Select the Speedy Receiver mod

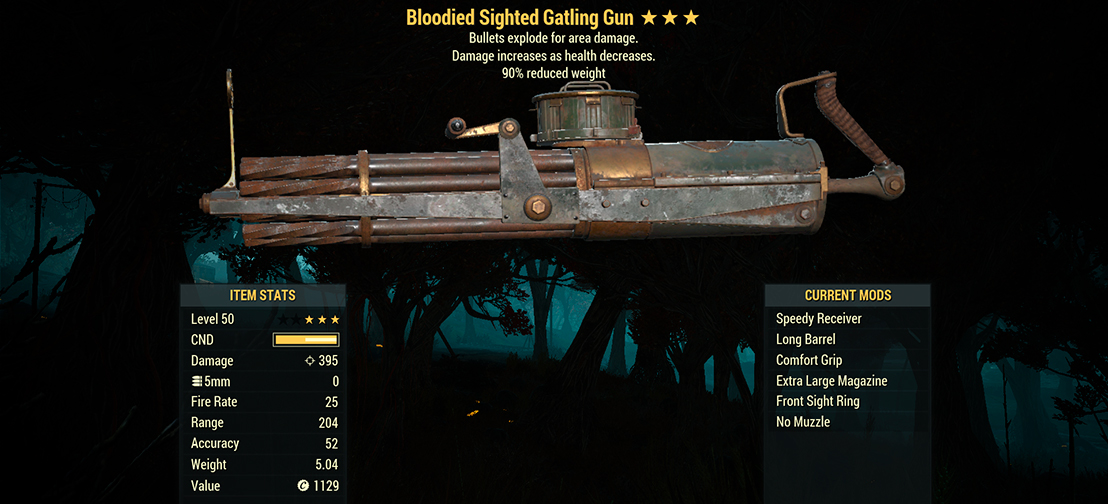[x=818, y=319]
